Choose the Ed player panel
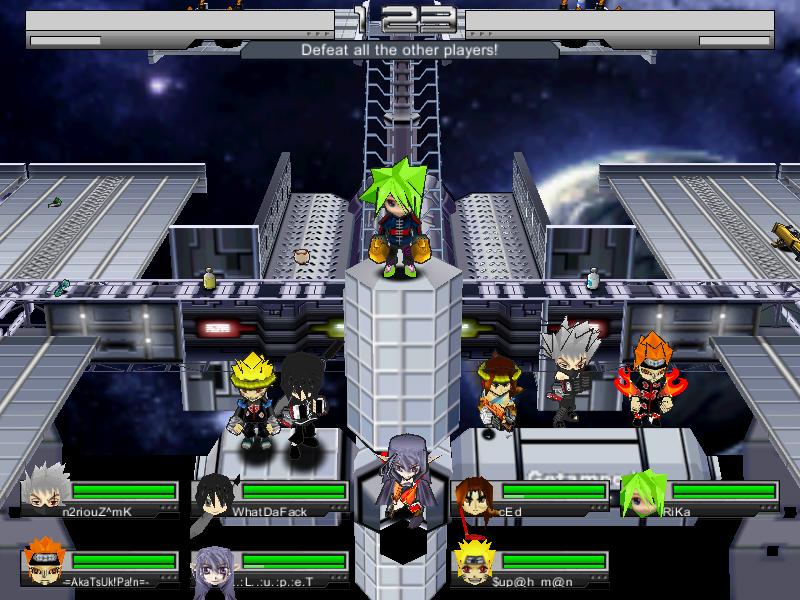Viewport: 800px width, 600px height. [530, 497]
